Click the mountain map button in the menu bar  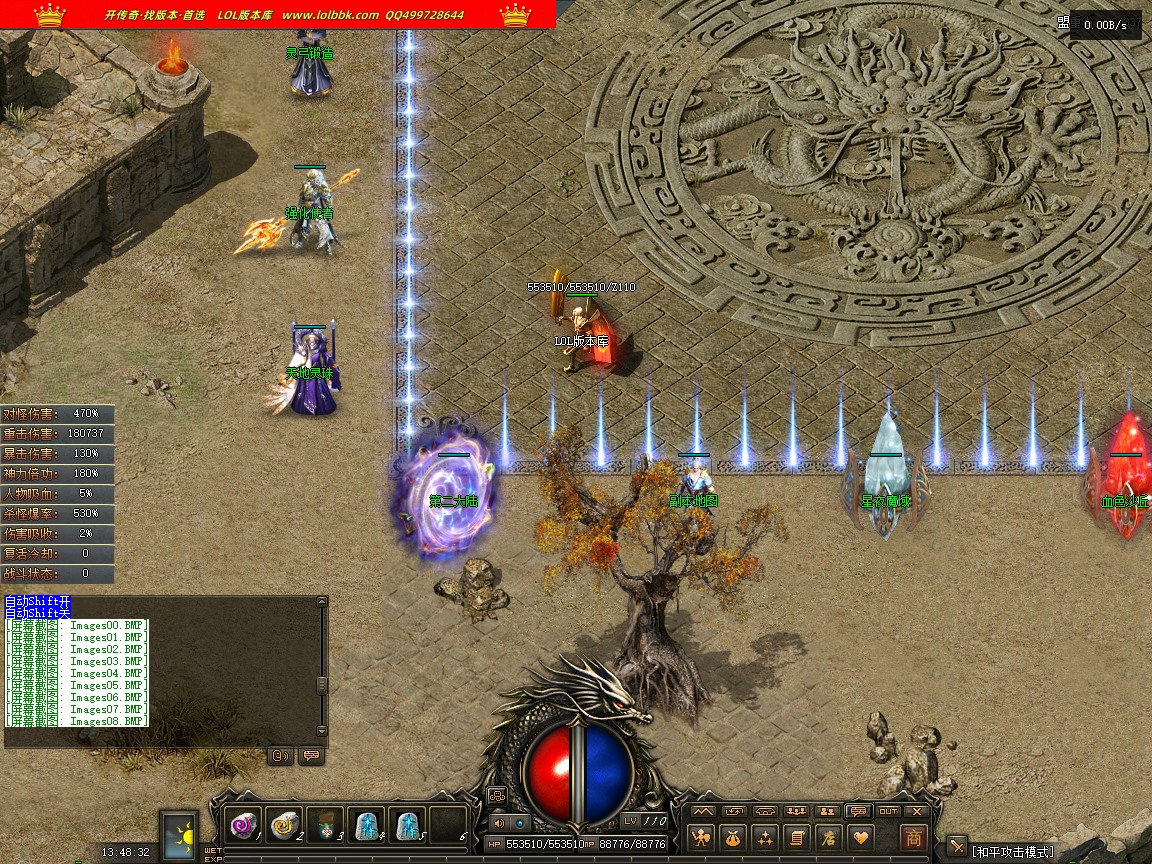click(704, 811)
